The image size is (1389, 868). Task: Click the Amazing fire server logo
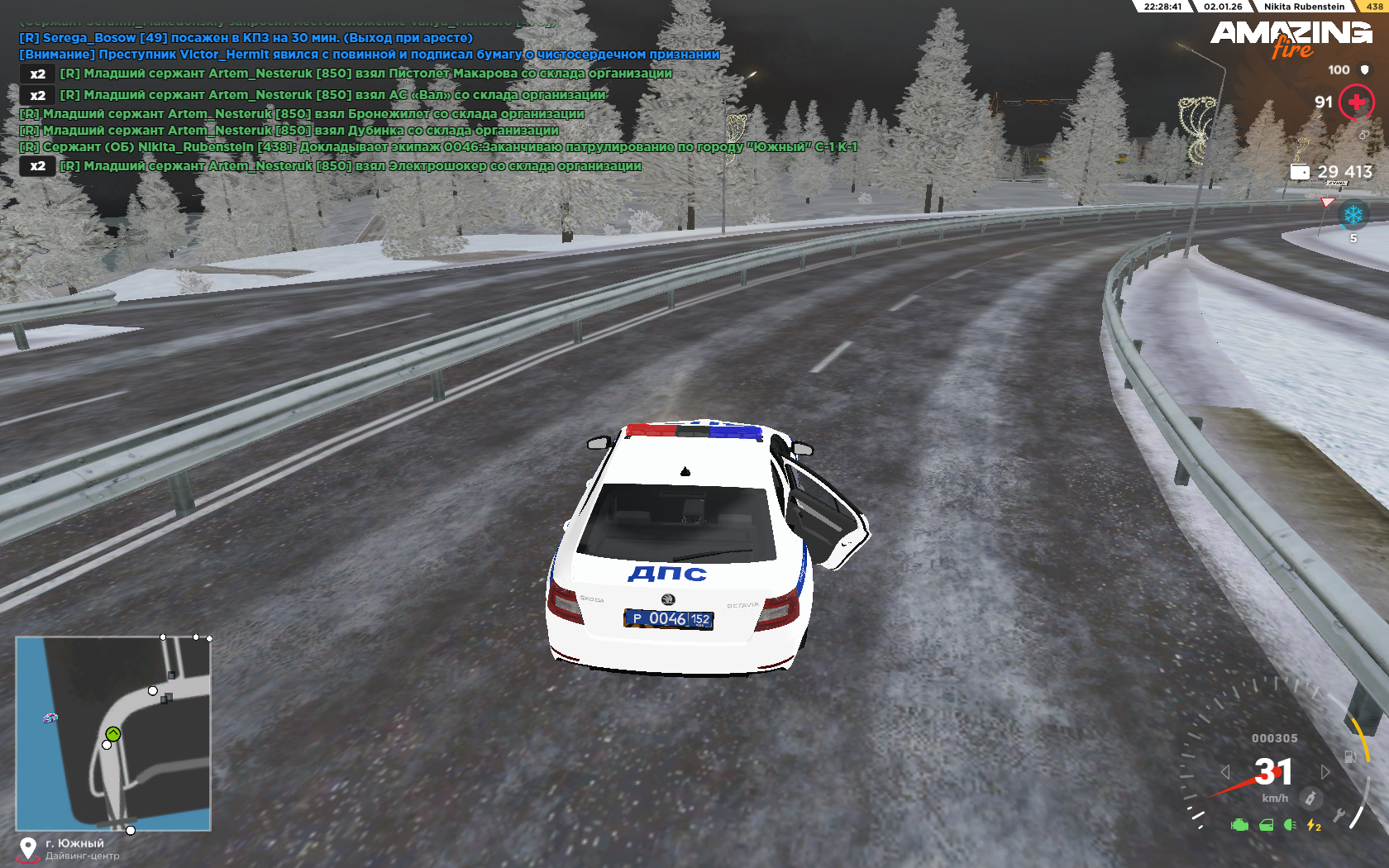[1291, 39]
